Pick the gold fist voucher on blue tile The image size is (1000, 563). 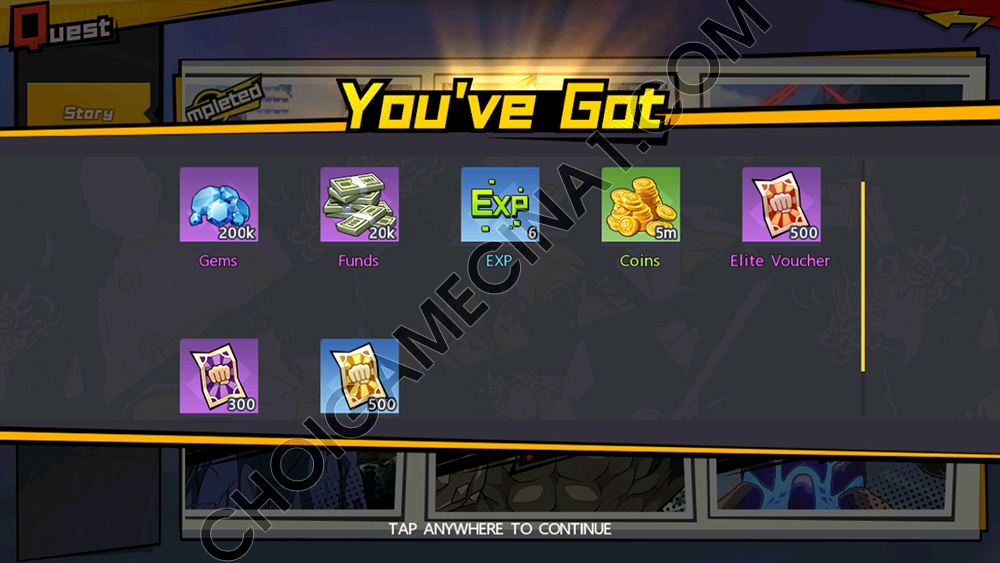(x=359, y=376)
